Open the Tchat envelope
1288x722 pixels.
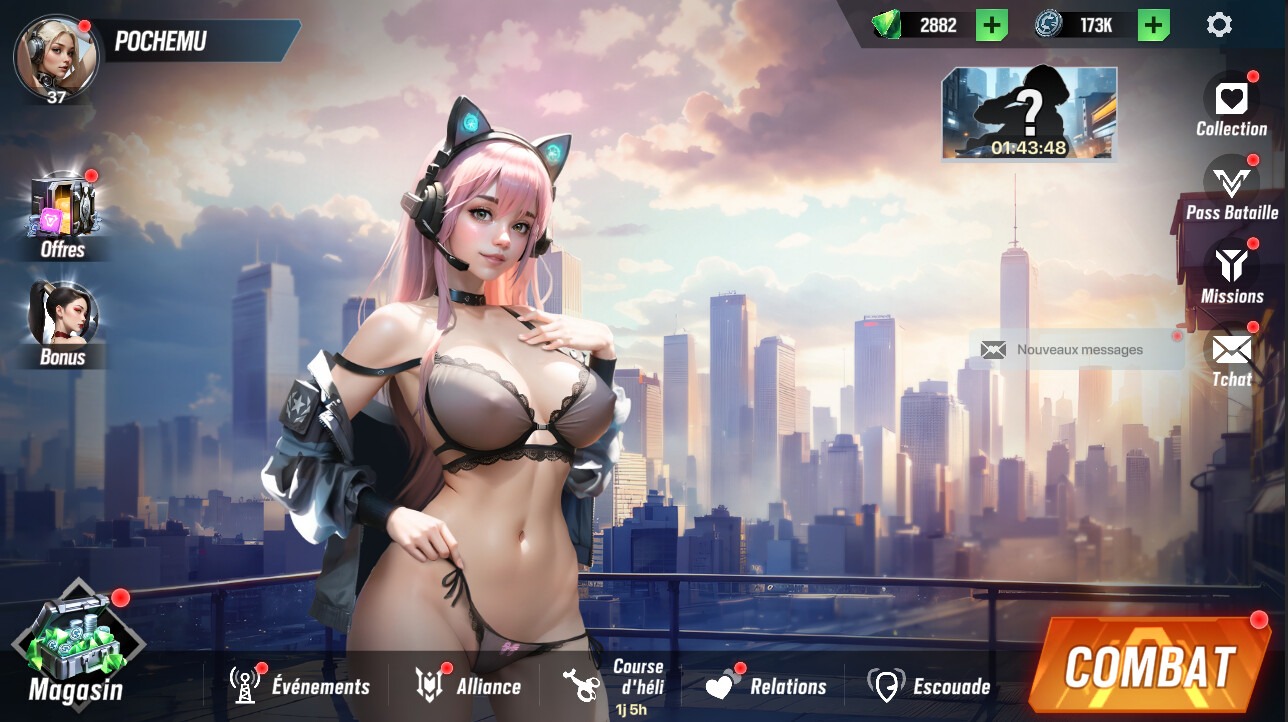[1231, 357]
